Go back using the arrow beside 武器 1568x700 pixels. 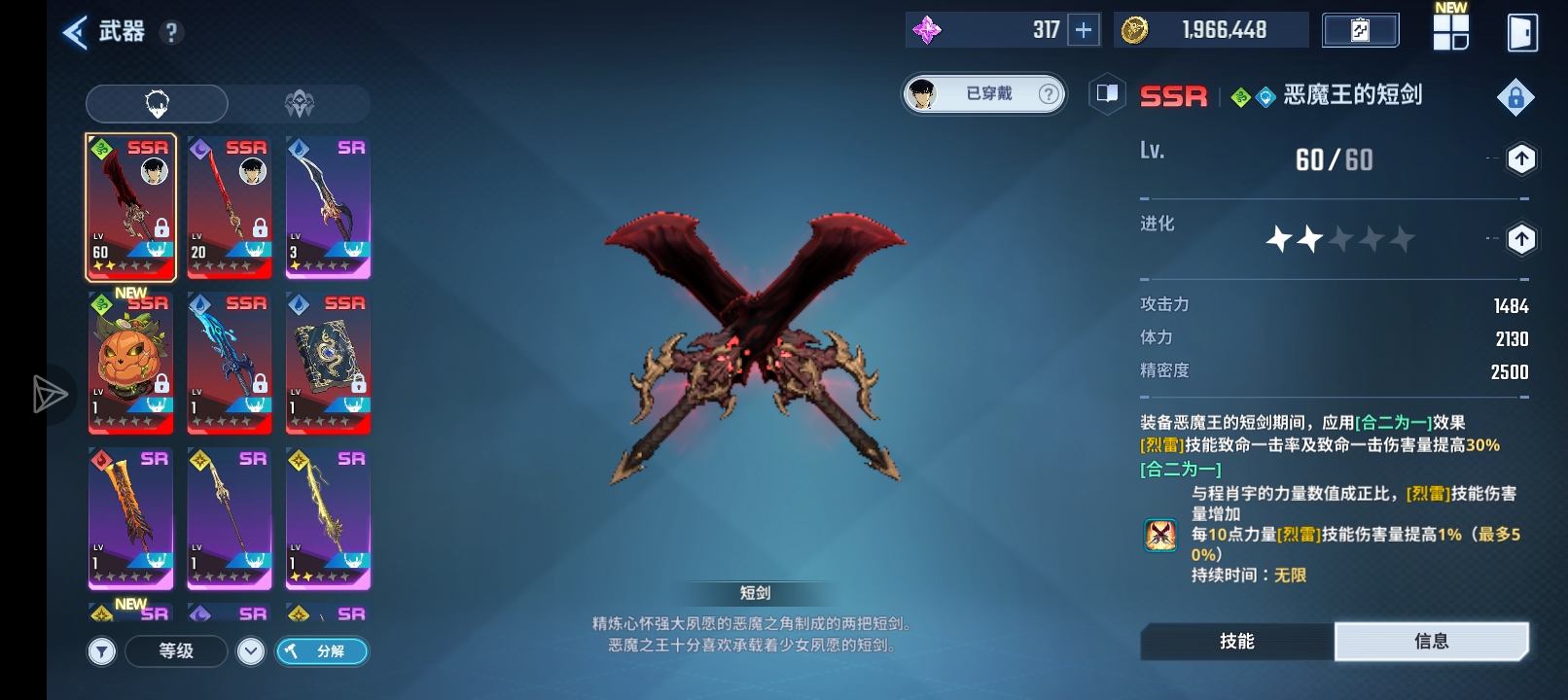coord(75,32)
